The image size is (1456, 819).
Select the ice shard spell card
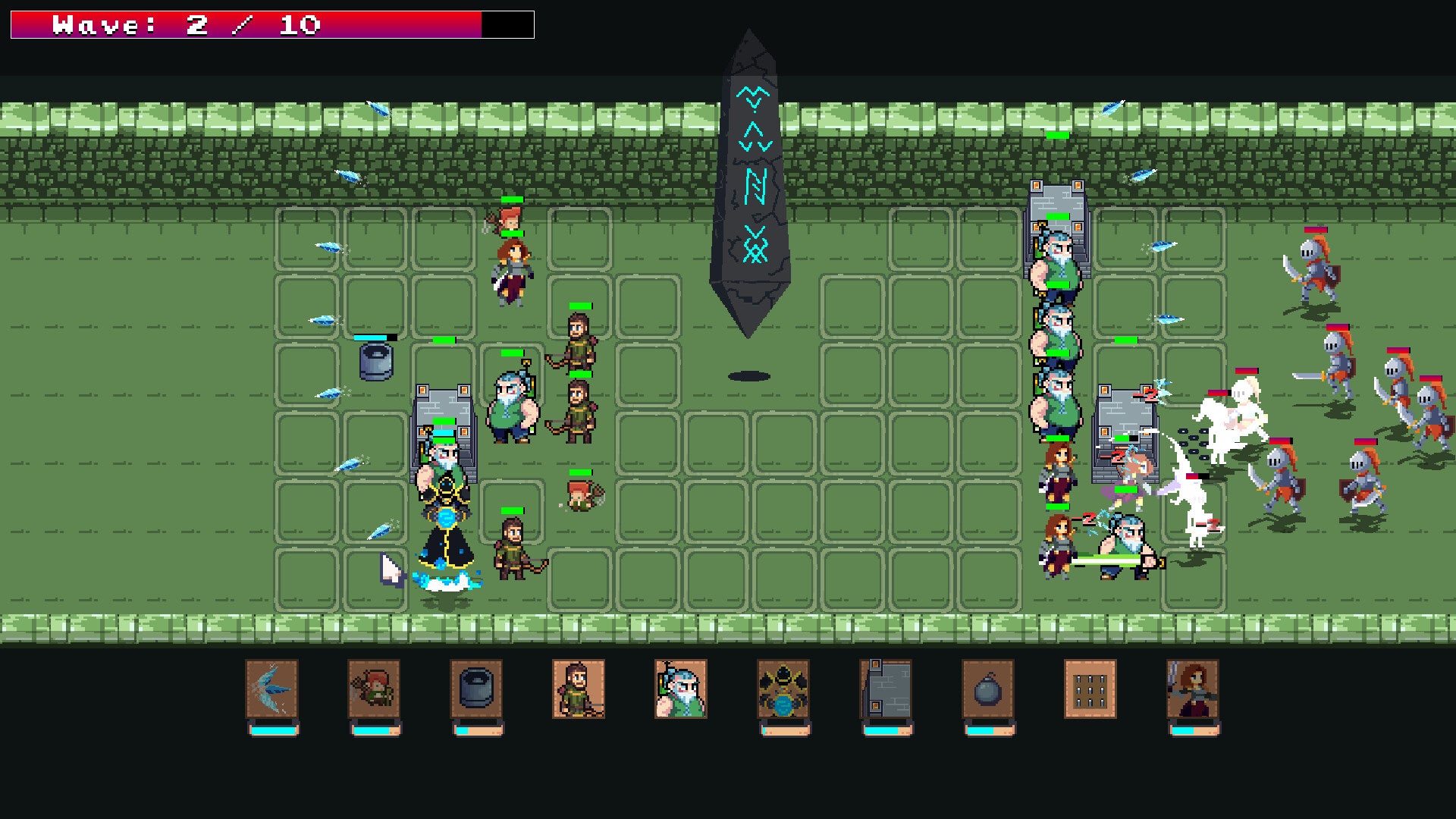tap(272, 689)
